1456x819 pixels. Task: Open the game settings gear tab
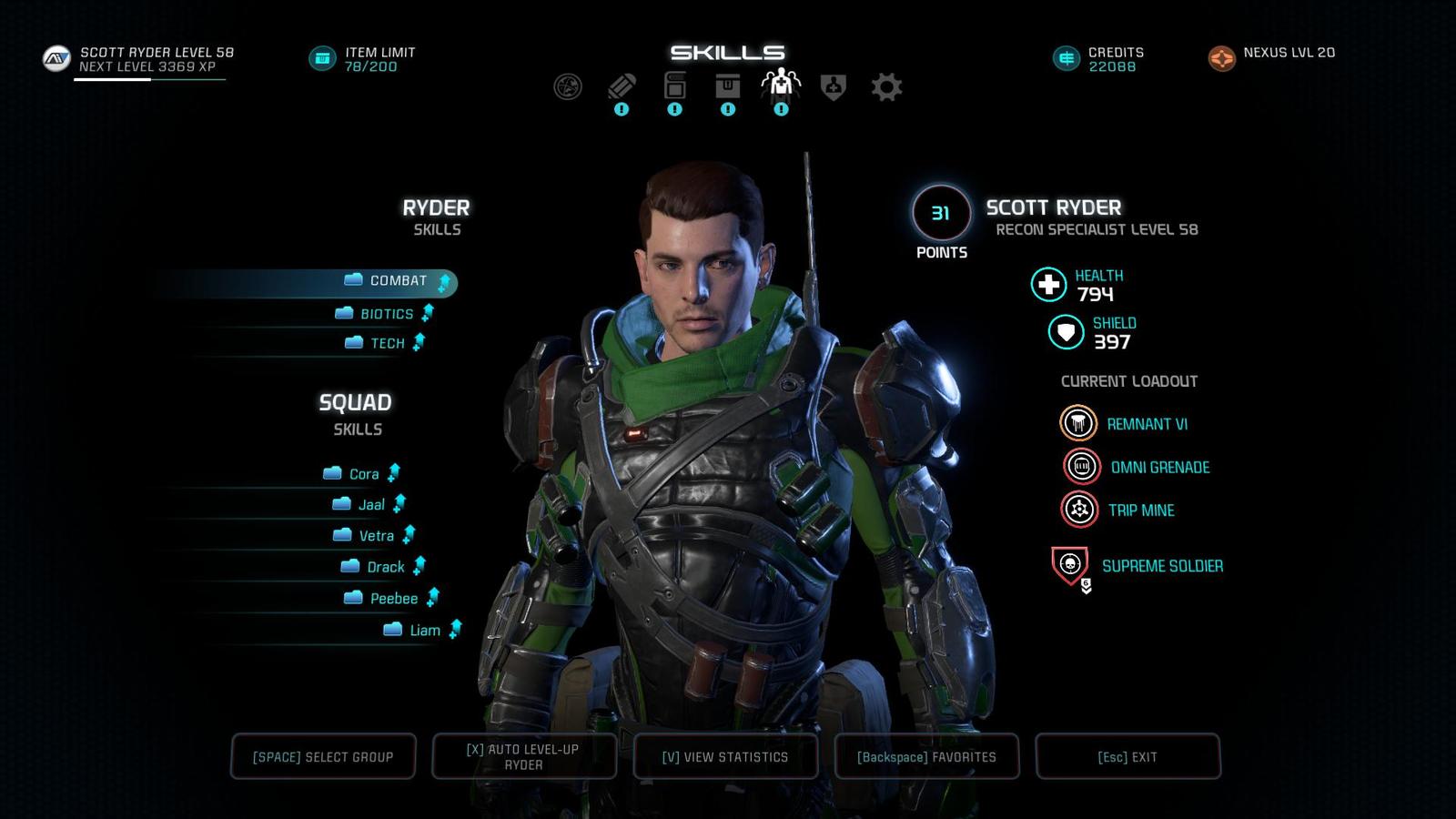click(x=886, y=87)
